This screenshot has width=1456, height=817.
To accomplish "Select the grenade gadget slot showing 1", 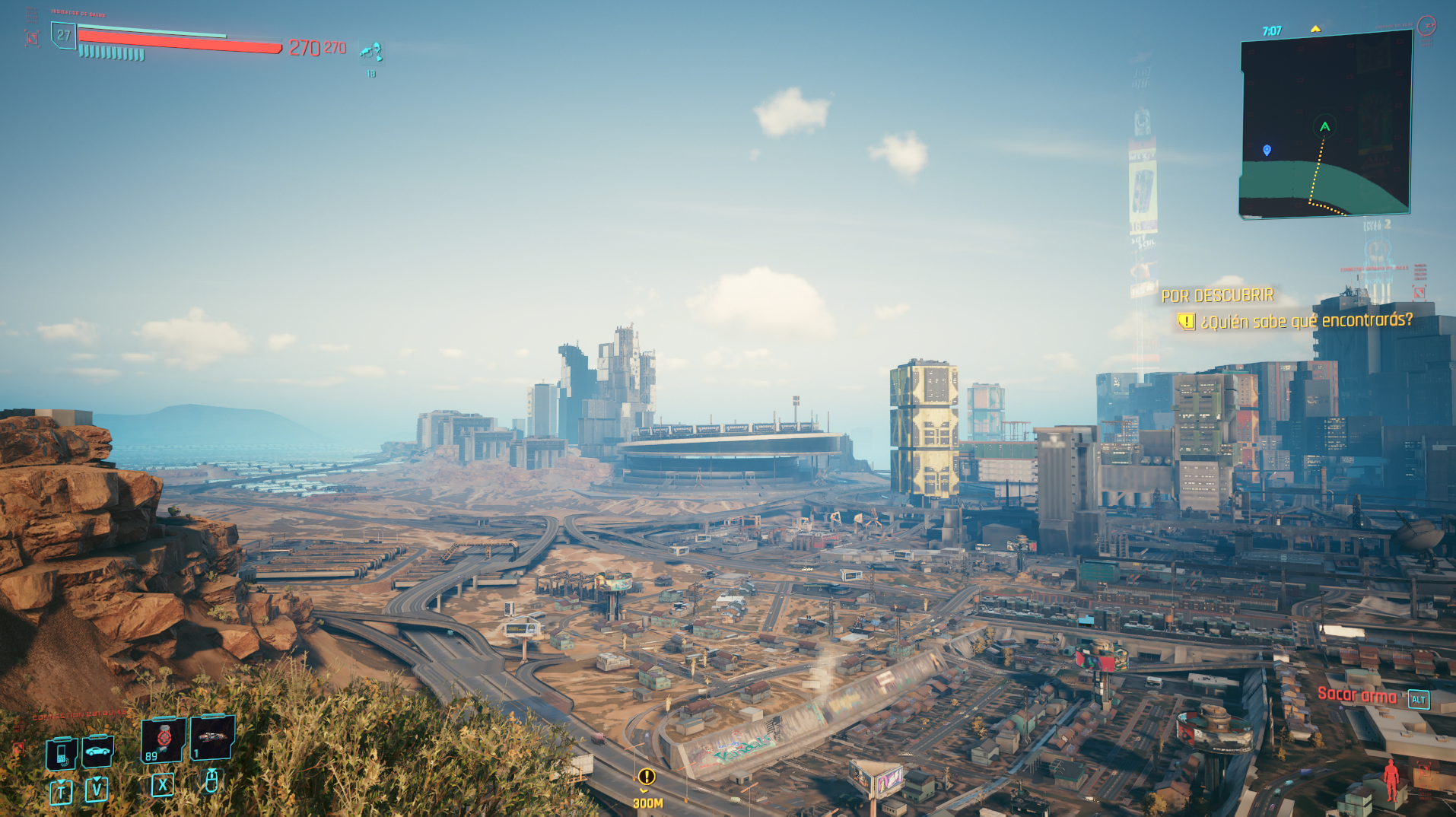I will point(211,737).
